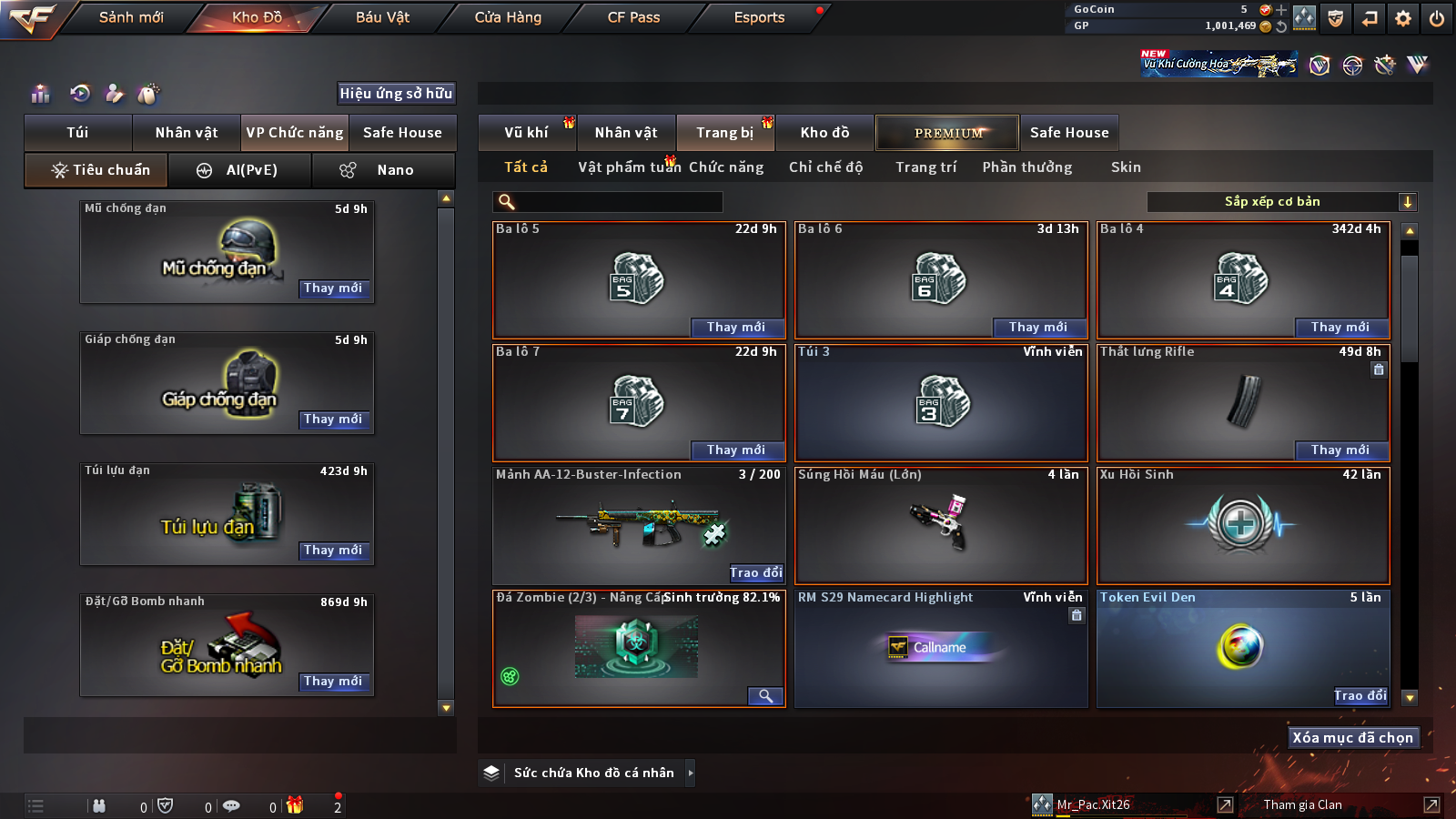Filter items by Chế độ category
This screenshot has width=1456, height=819.
click(x=825, y=167)
